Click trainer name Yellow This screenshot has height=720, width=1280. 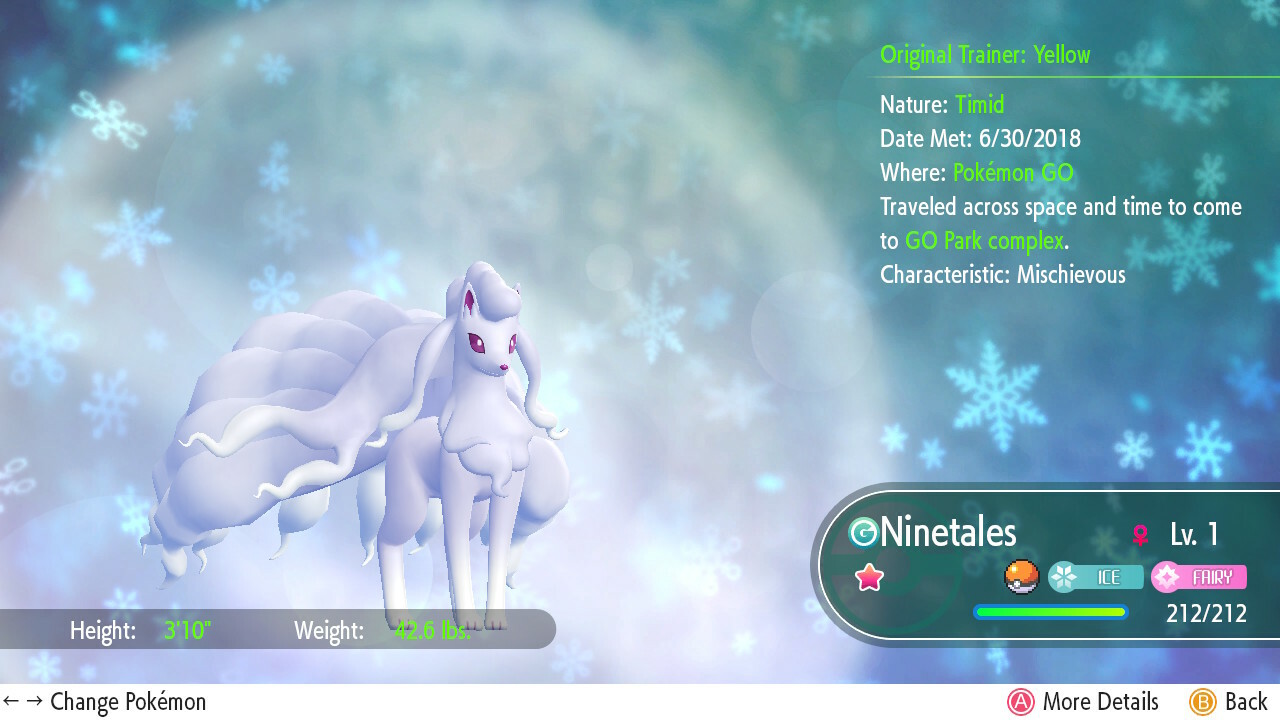(1062, 55)
